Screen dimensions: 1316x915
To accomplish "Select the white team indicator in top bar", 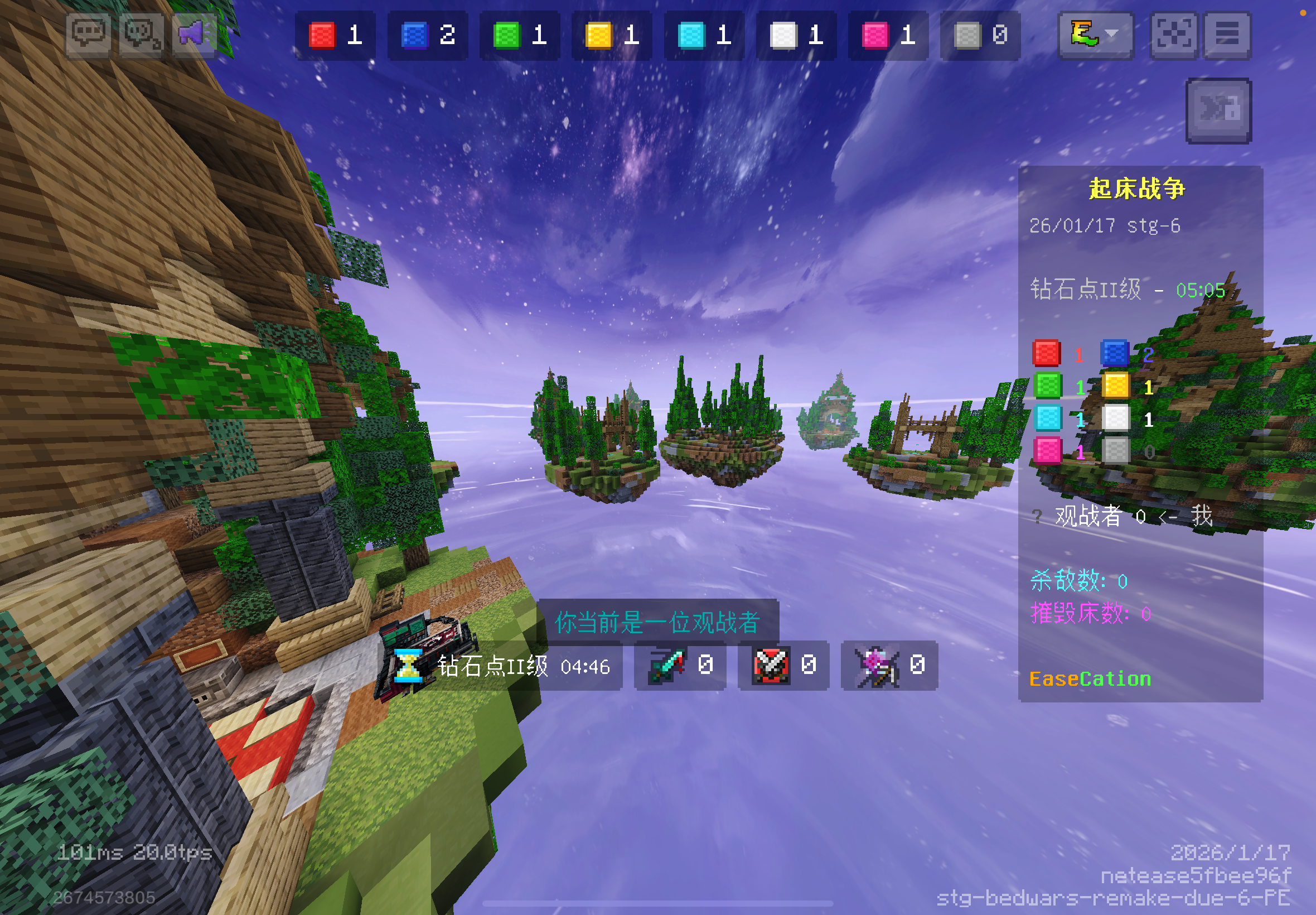I will (796, 36).
